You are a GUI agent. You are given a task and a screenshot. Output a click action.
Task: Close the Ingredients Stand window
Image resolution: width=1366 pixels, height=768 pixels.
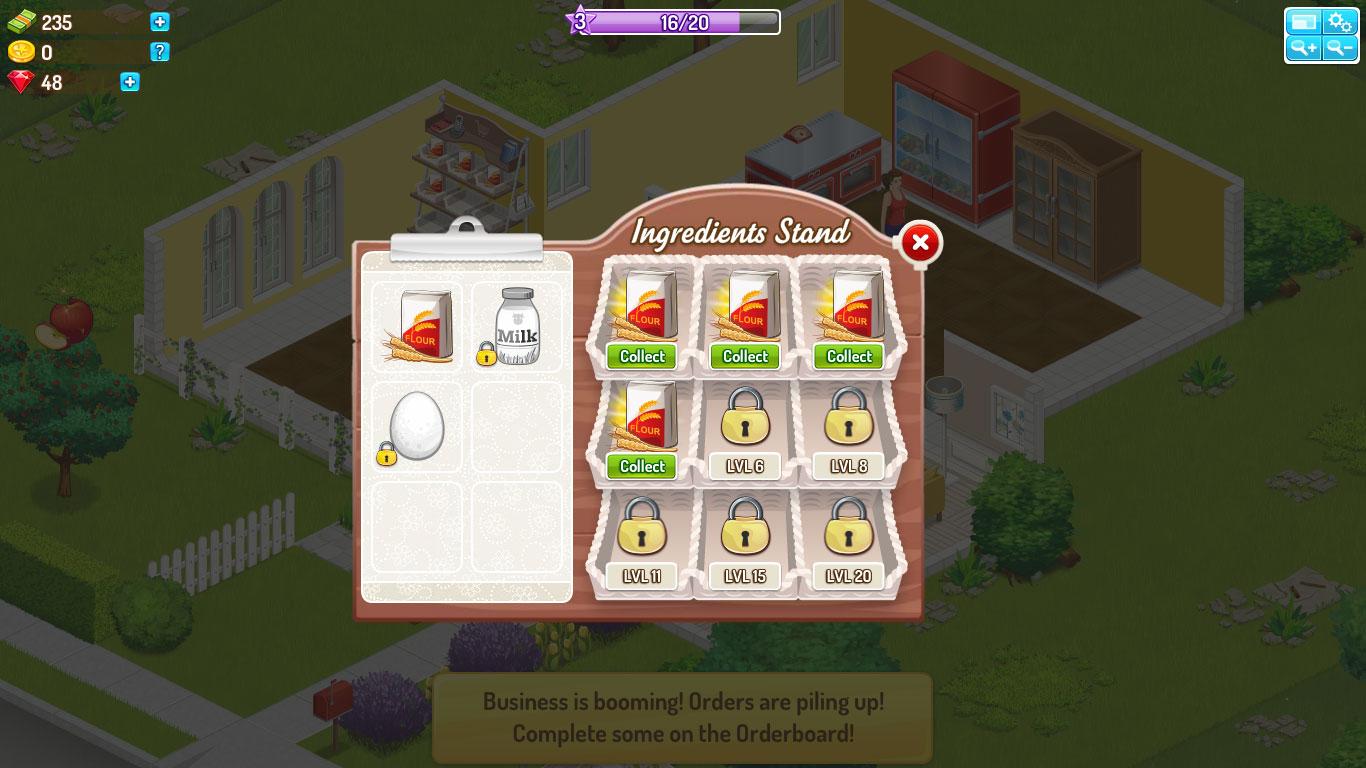920,243
